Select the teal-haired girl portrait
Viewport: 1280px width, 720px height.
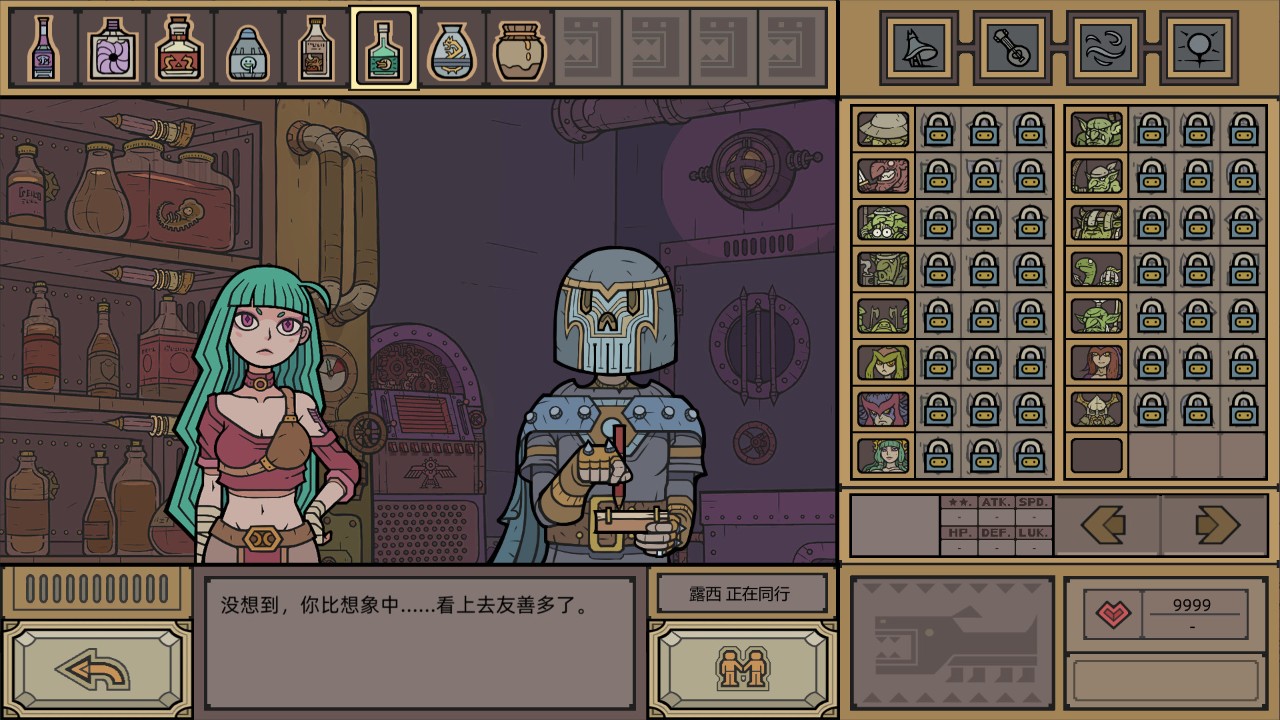click(883, 456)
